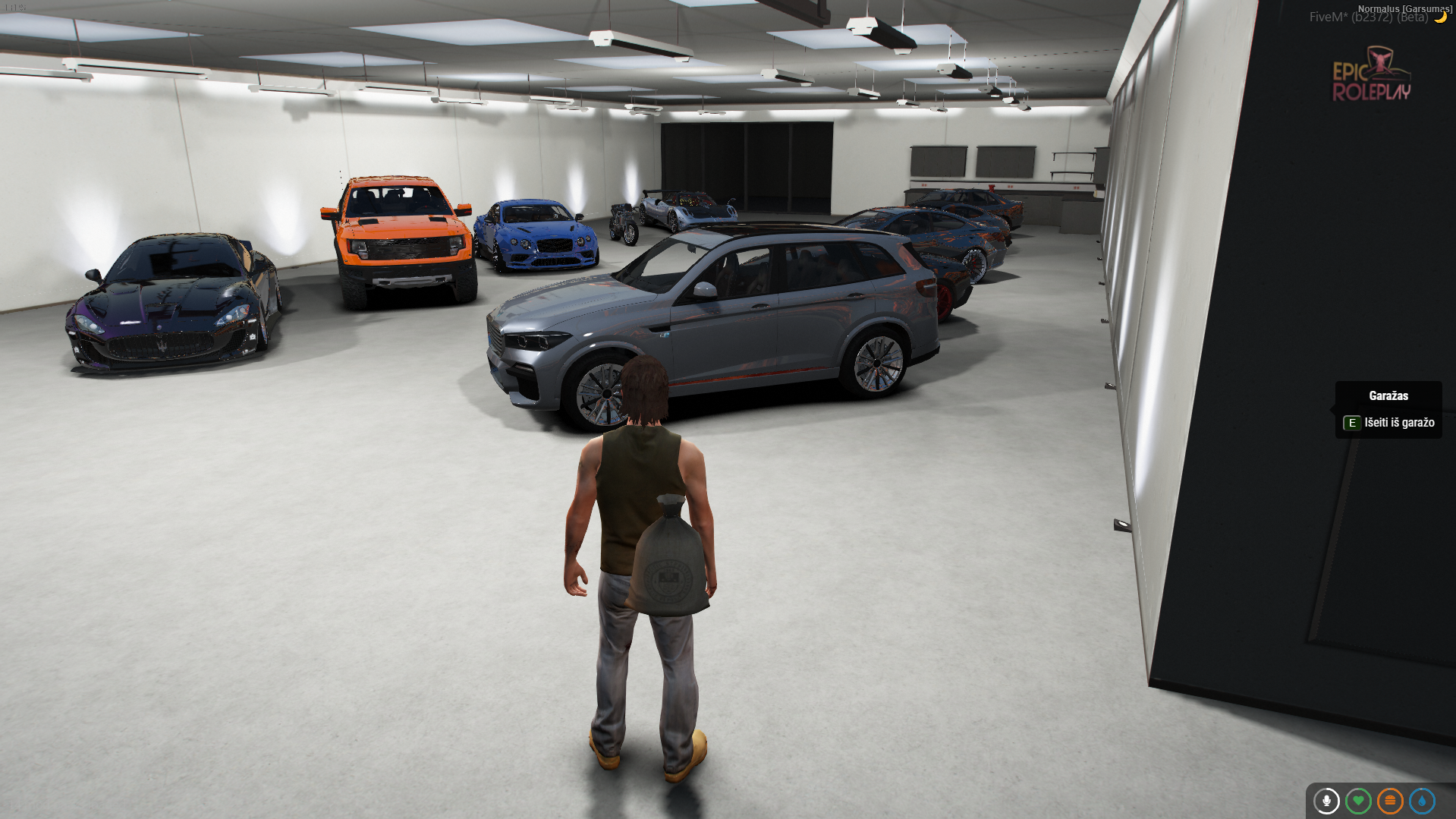Click the microphone voice icon
Viewport: 1456px width, 819px height.
[1326, 801]
